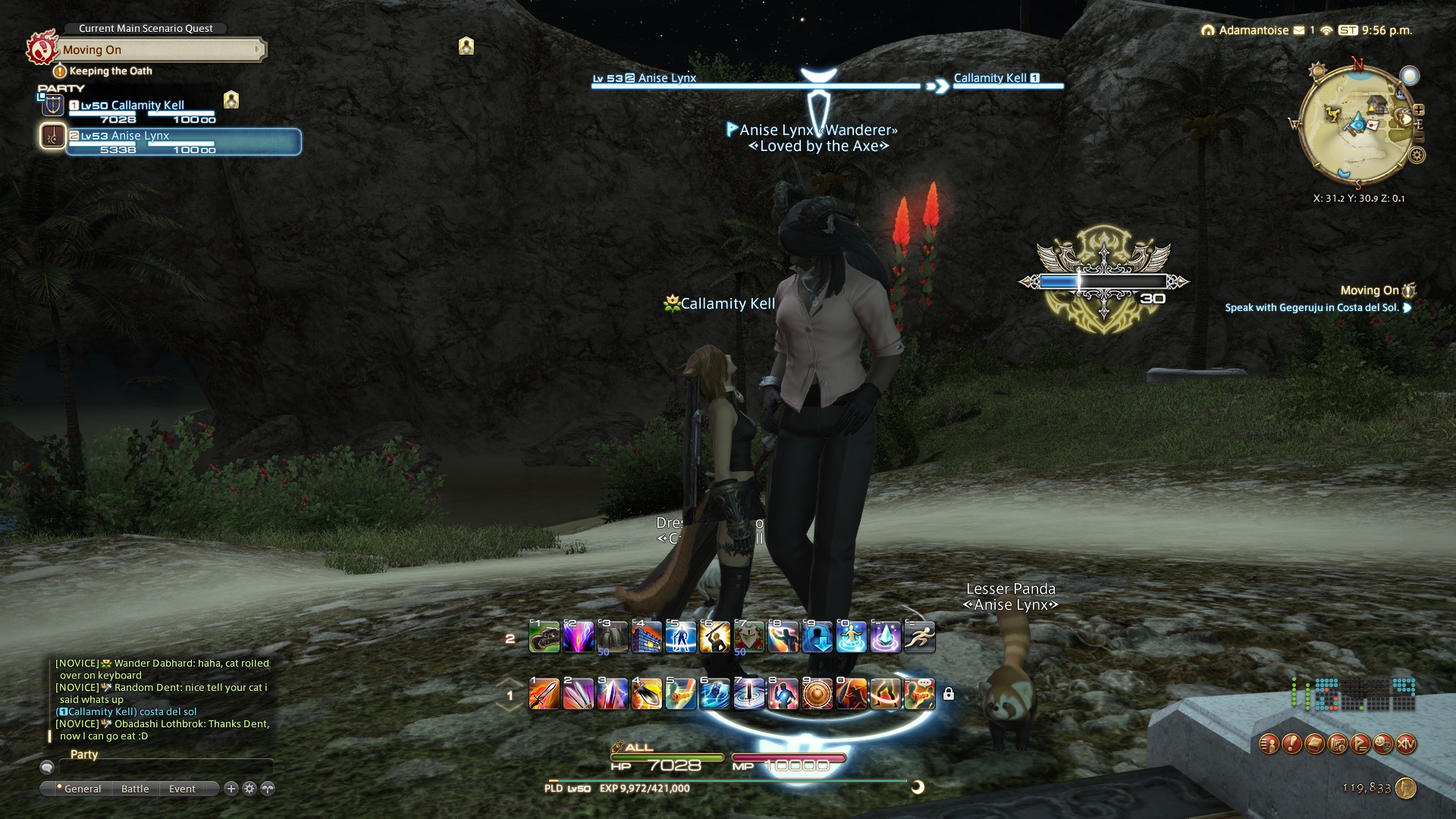Switch to the General chat tab
This screenshot has height=819, width=1456.
click(x=82, y=789)
